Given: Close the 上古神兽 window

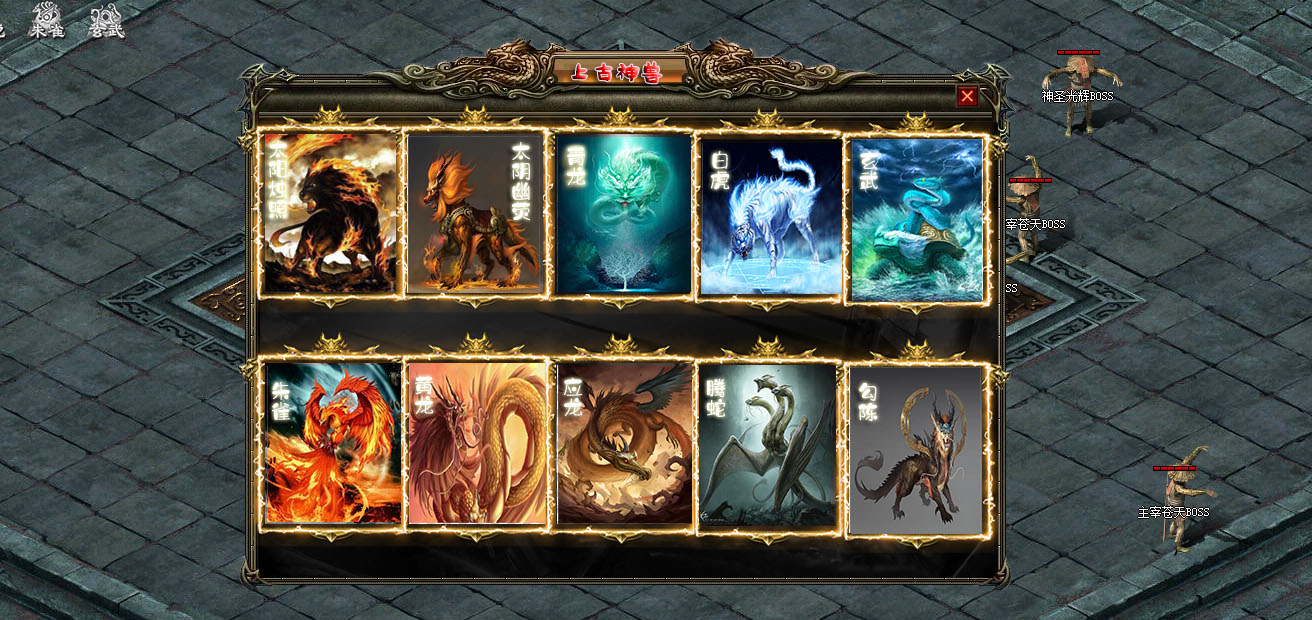Looking at the screenshot, I should click(967, 96).
